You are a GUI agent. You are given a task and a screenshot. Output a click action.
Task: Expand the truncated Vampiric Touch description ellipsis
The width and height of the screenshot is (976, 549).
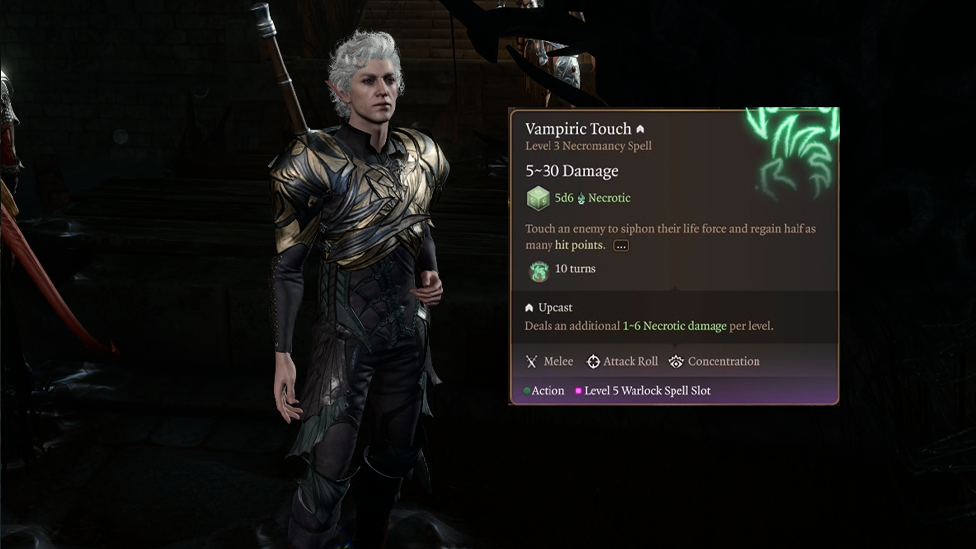coord(621,246)
